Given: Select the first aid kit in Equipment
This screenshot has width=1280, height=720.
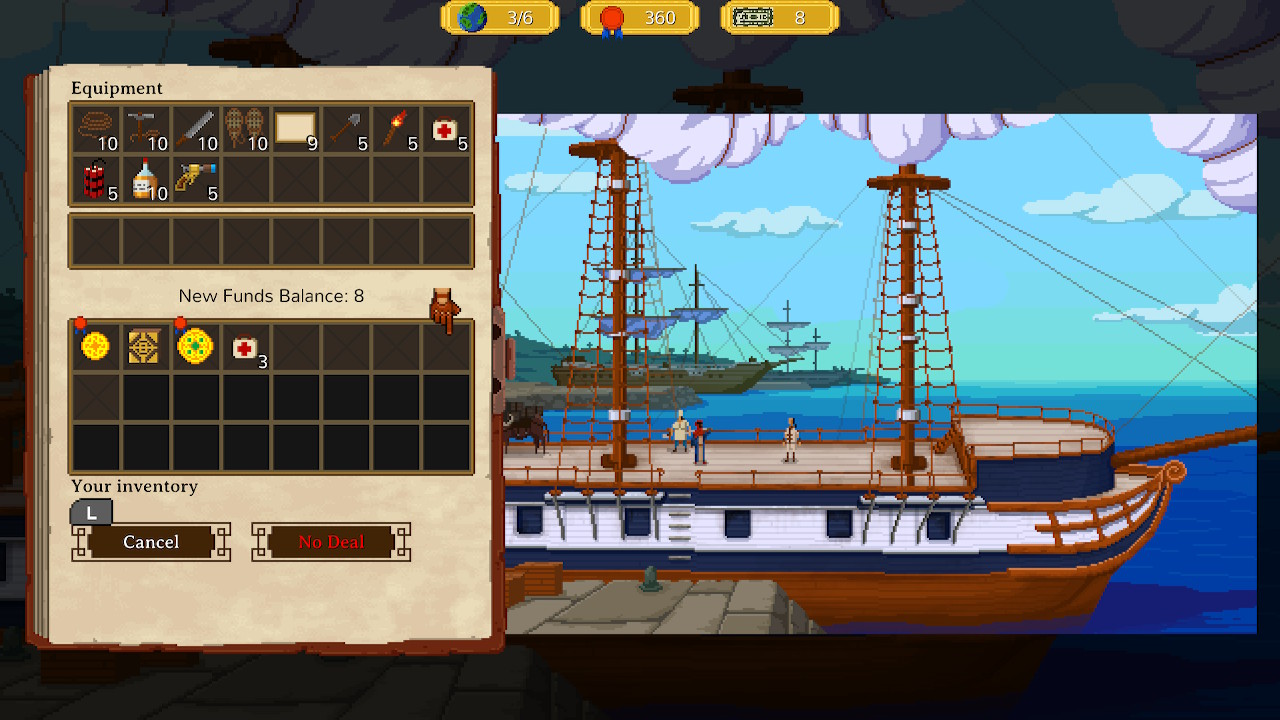Looking at the screenshot, I should [446, 129].
